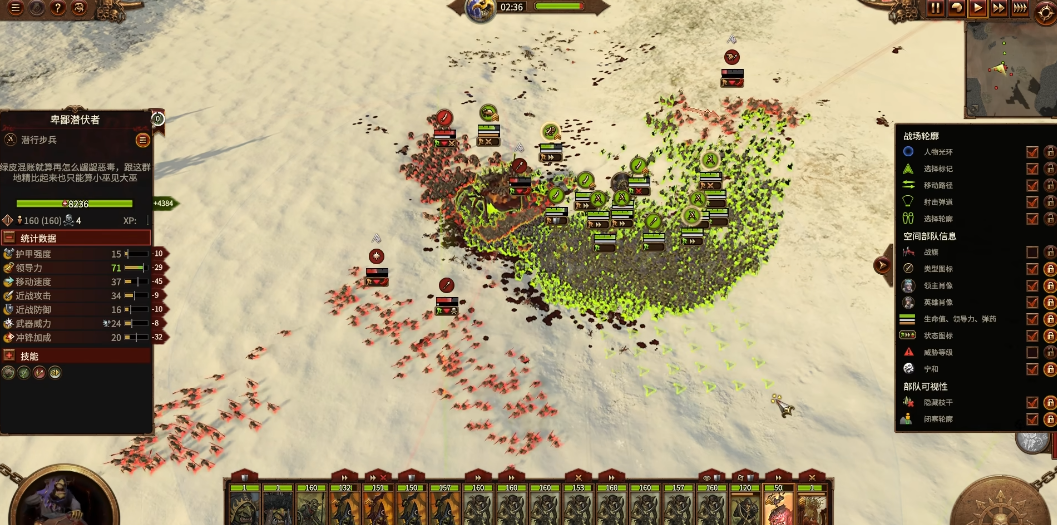Enable the 战旗 checkbox

1032,253
